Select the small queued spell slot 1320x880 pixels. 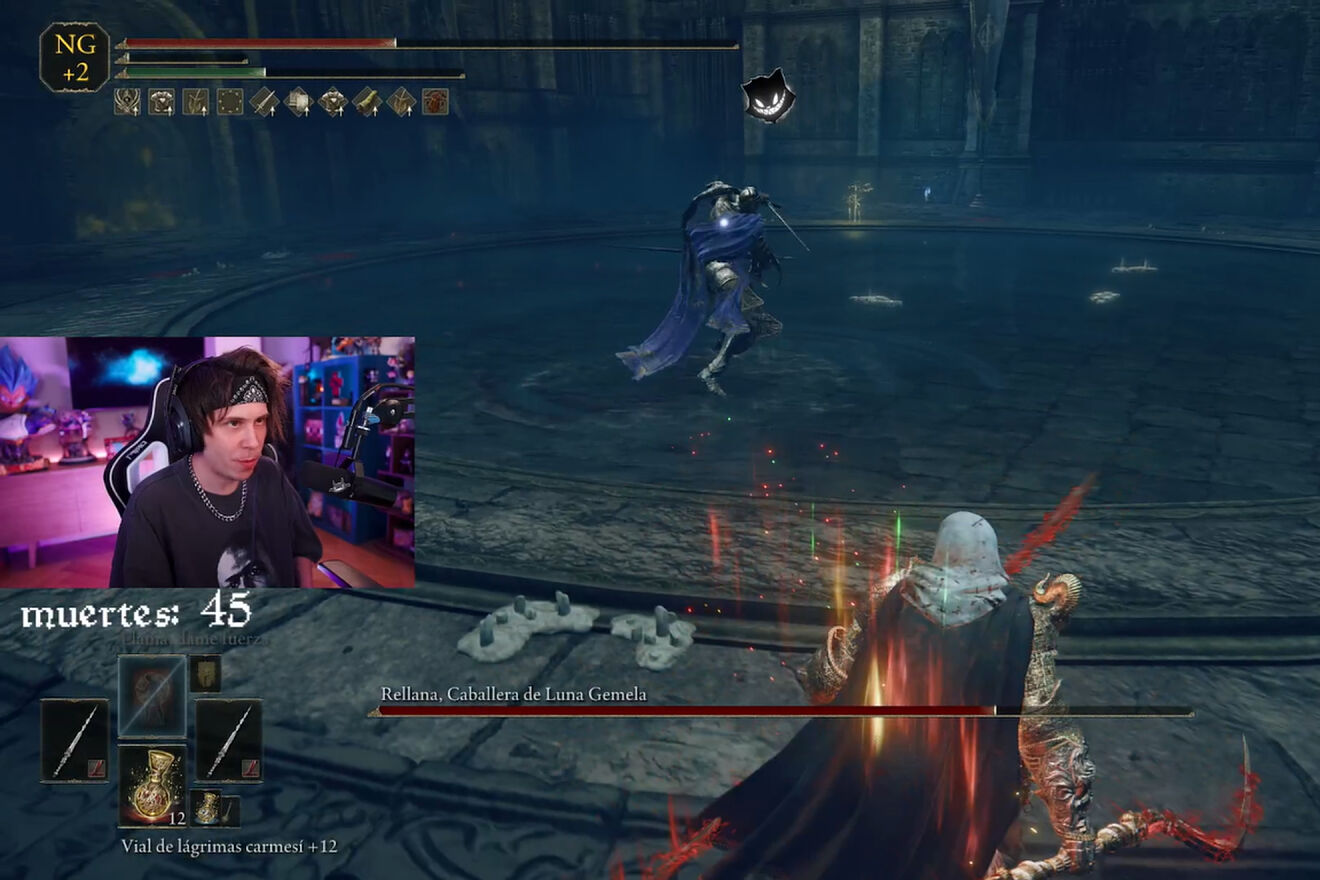point(205,673)
